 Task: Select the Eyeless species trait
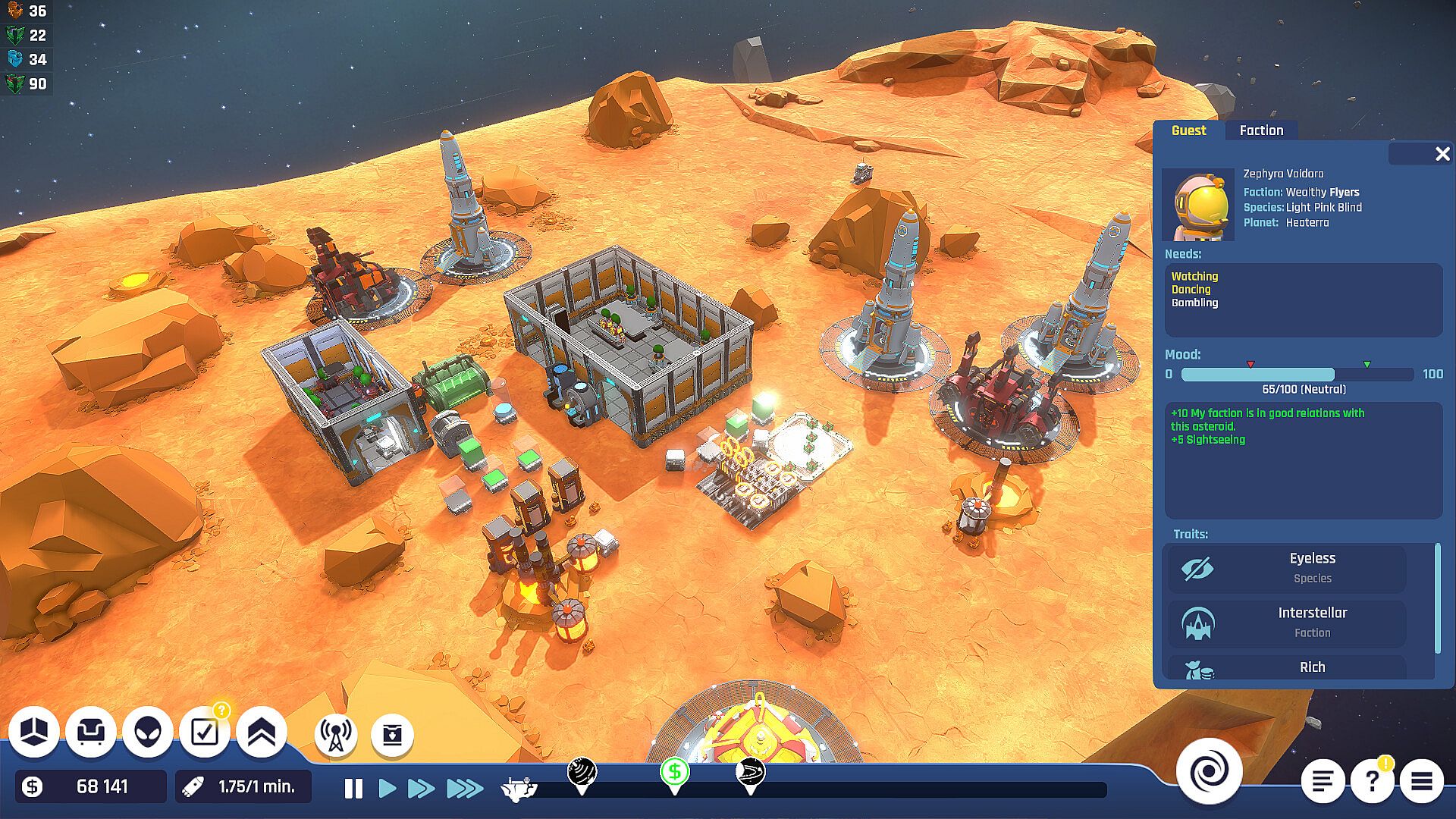(x=1286, y=568)
